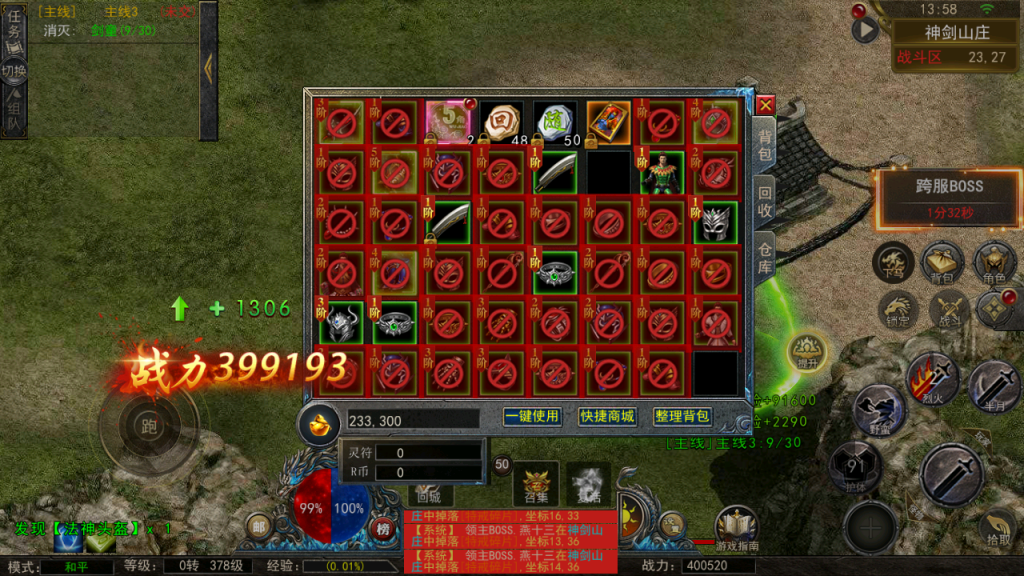The height and width of the screenshot is (576, 1024).
Task: Open the 角色 character sheet icon
Action: click(x=994, y=262)
